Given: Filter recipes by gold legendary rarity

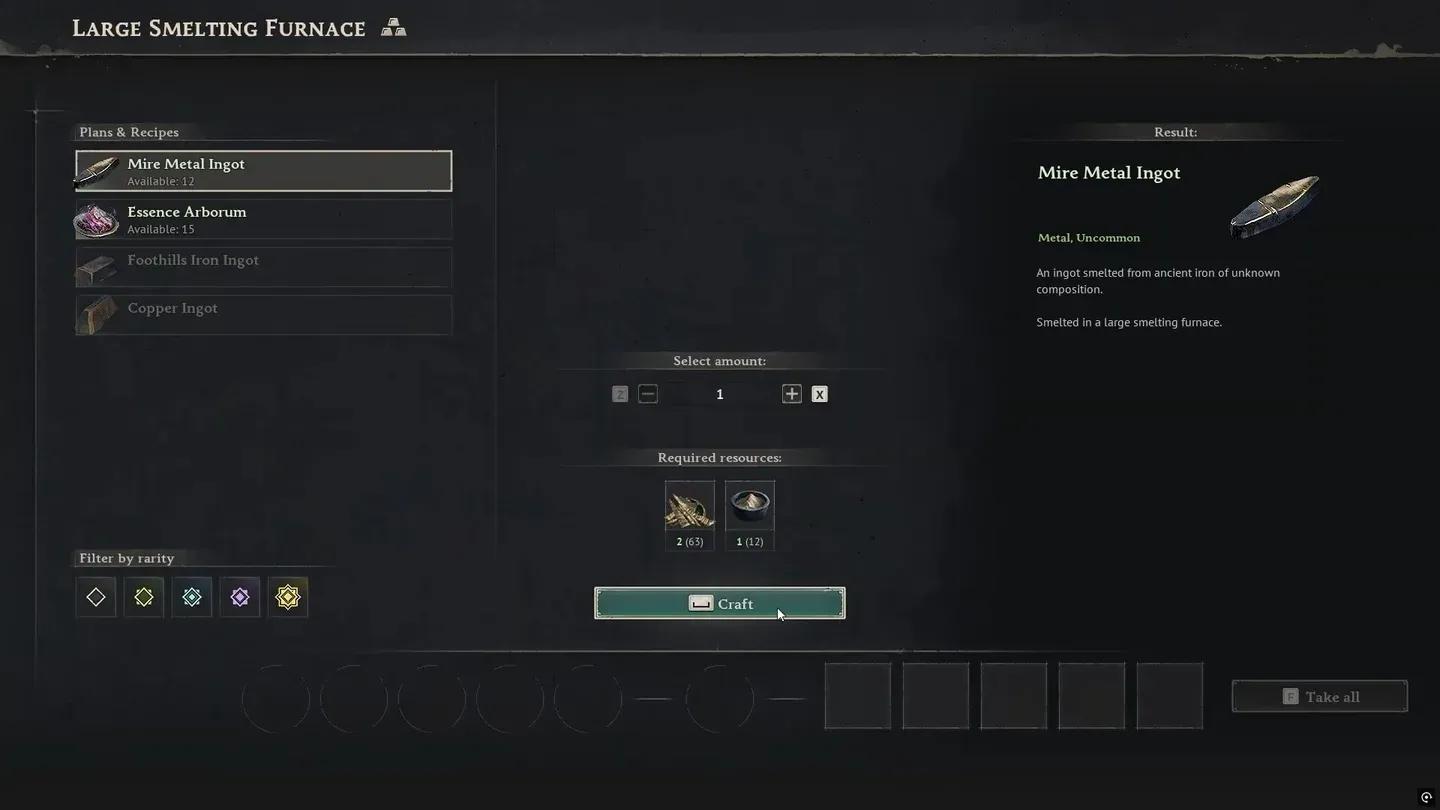Looking at the screenshot, I should click(x=288, y=597).
